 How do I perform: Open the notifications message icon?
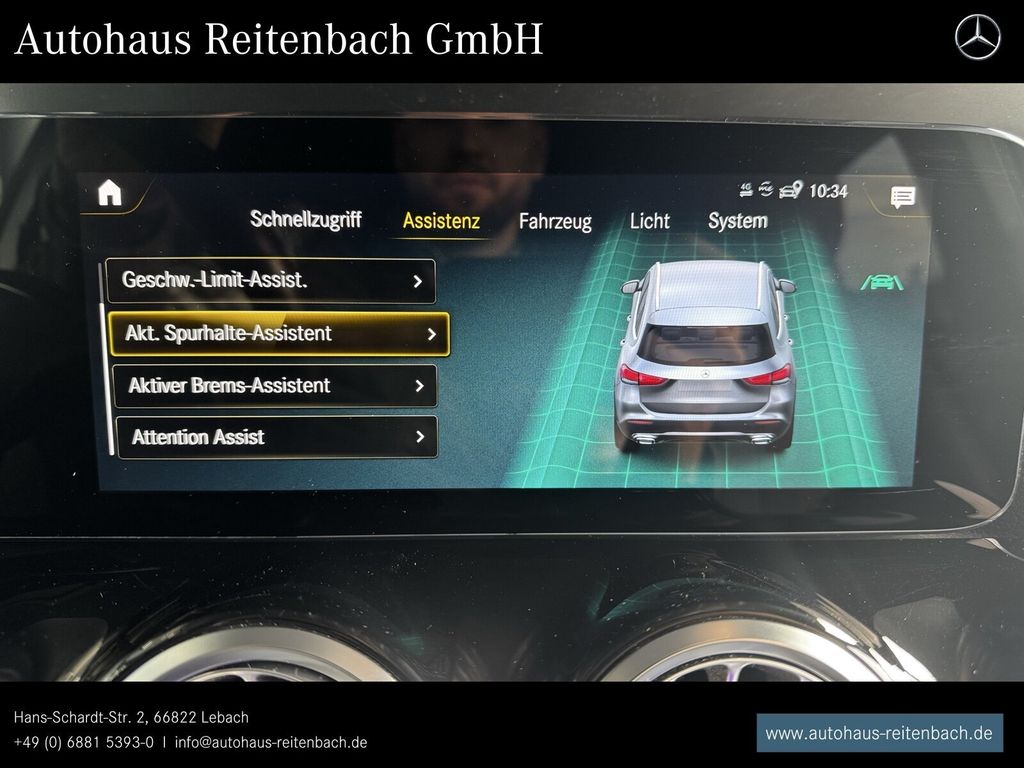click(x=902, y=198)
